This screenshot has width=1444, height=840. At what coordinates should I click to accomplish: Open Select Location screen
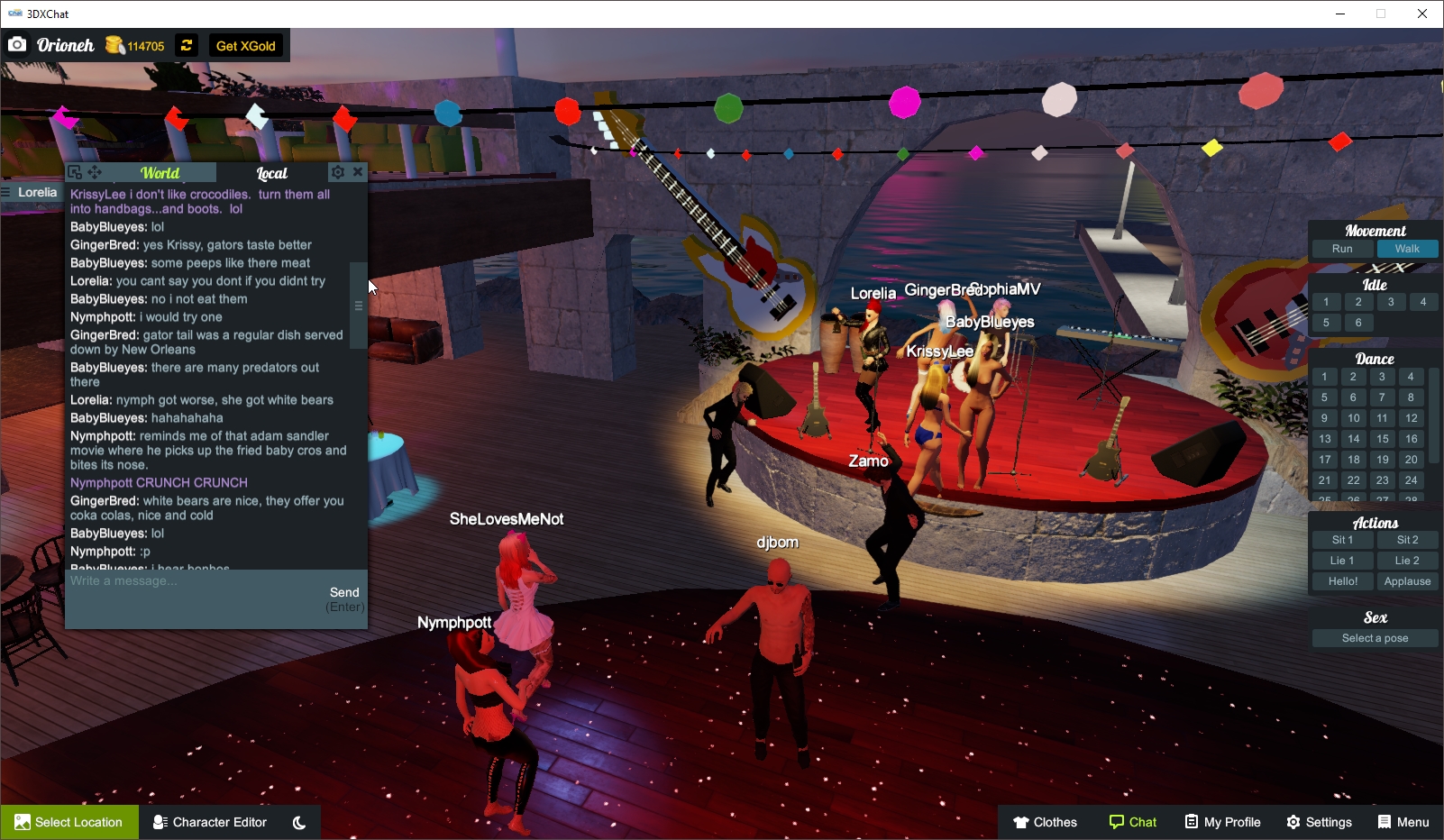69,821
